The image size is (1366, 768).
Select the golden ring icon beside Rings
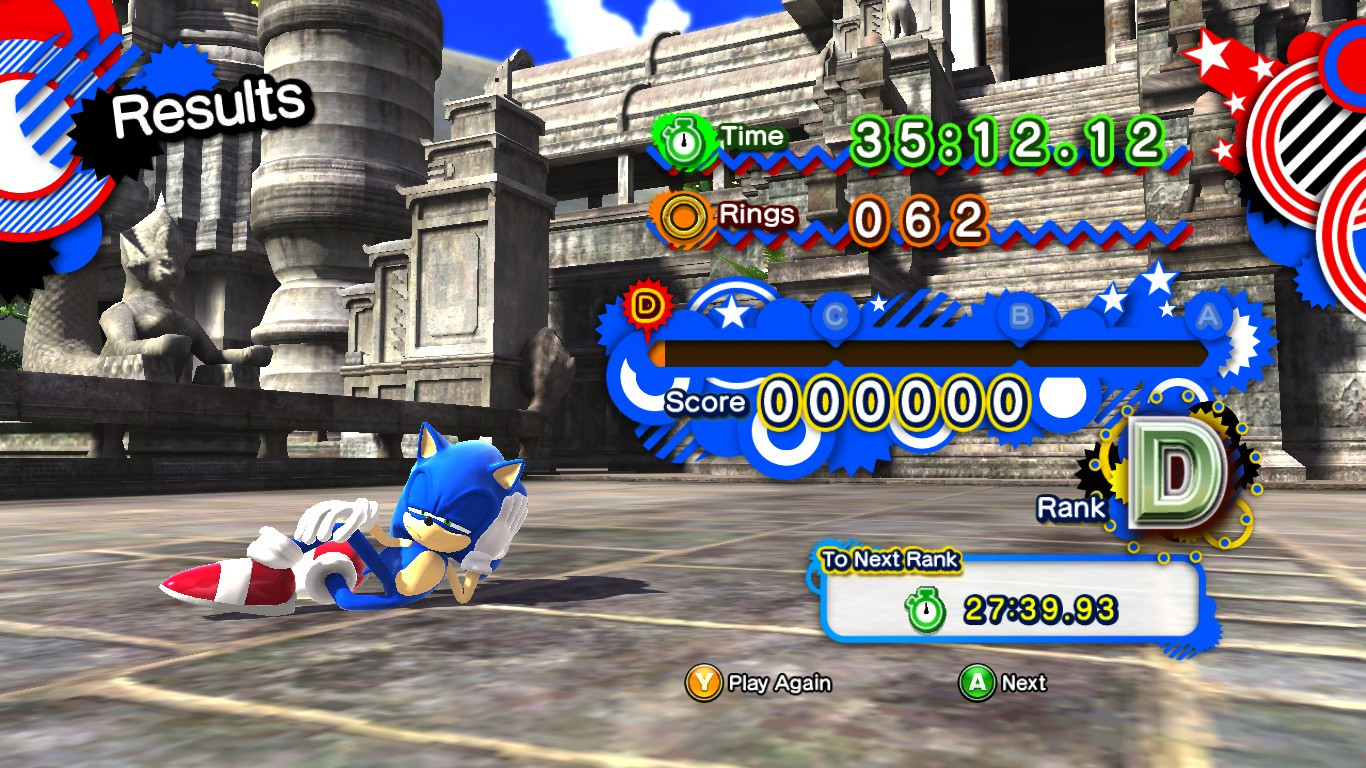tap(682, 214)
